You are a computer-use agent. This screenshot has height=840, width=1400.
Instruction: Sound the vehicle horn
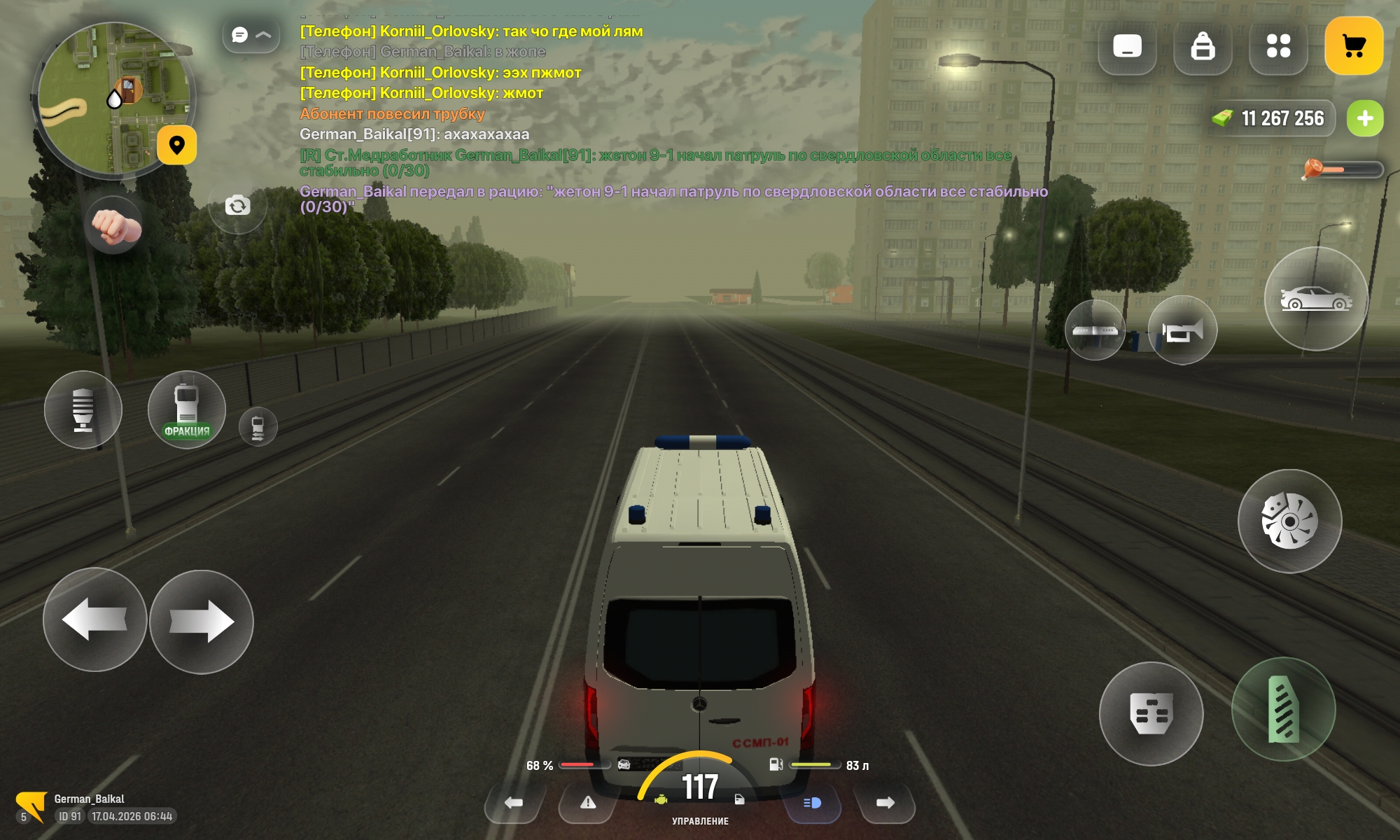[x=1182, y=330]
